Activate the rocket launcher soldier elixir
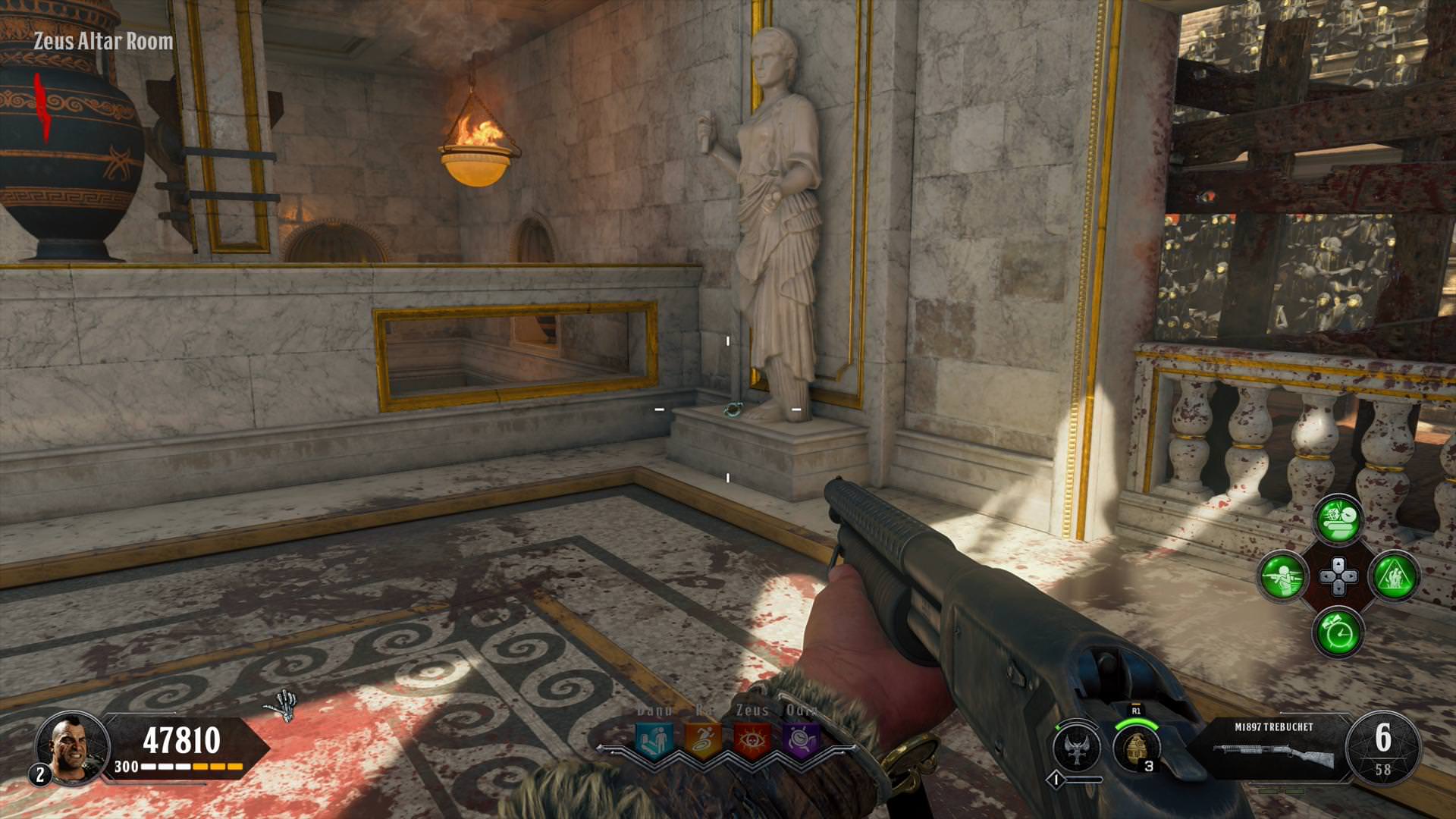This screenshot has height=819, width=1456. 1283,576
